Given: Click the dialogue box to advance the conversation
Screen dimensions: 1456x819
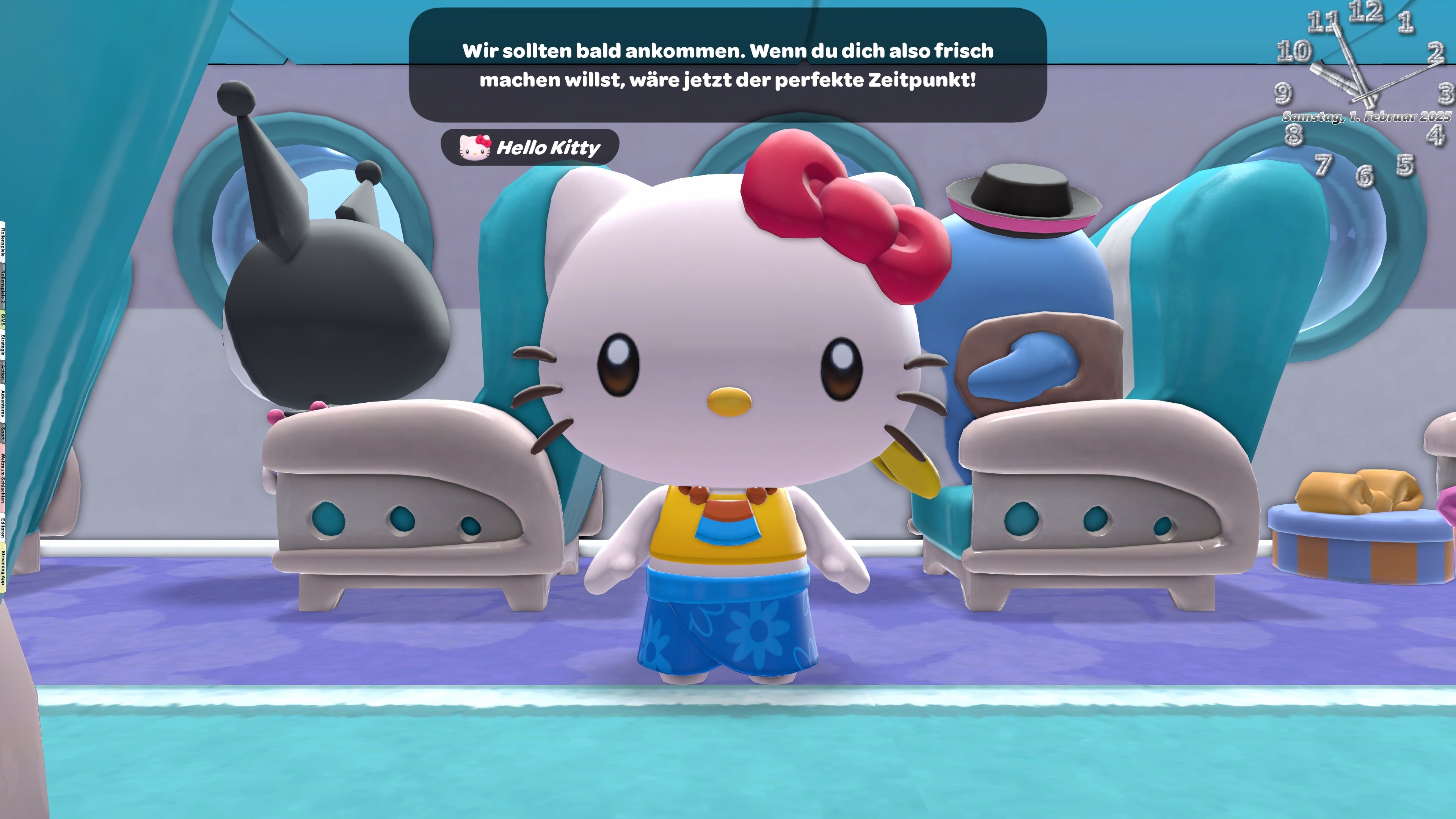Looking at the screenshot, I should pyautogui.click(x=728, y=65).
